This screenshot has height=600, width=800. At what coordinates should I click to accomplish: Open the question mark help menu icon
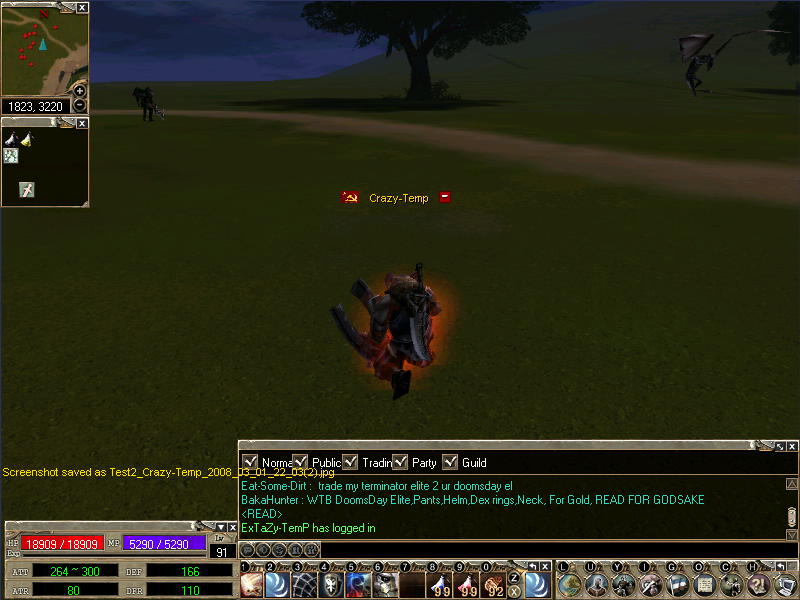pyautogui.click(x=758, y=585)
